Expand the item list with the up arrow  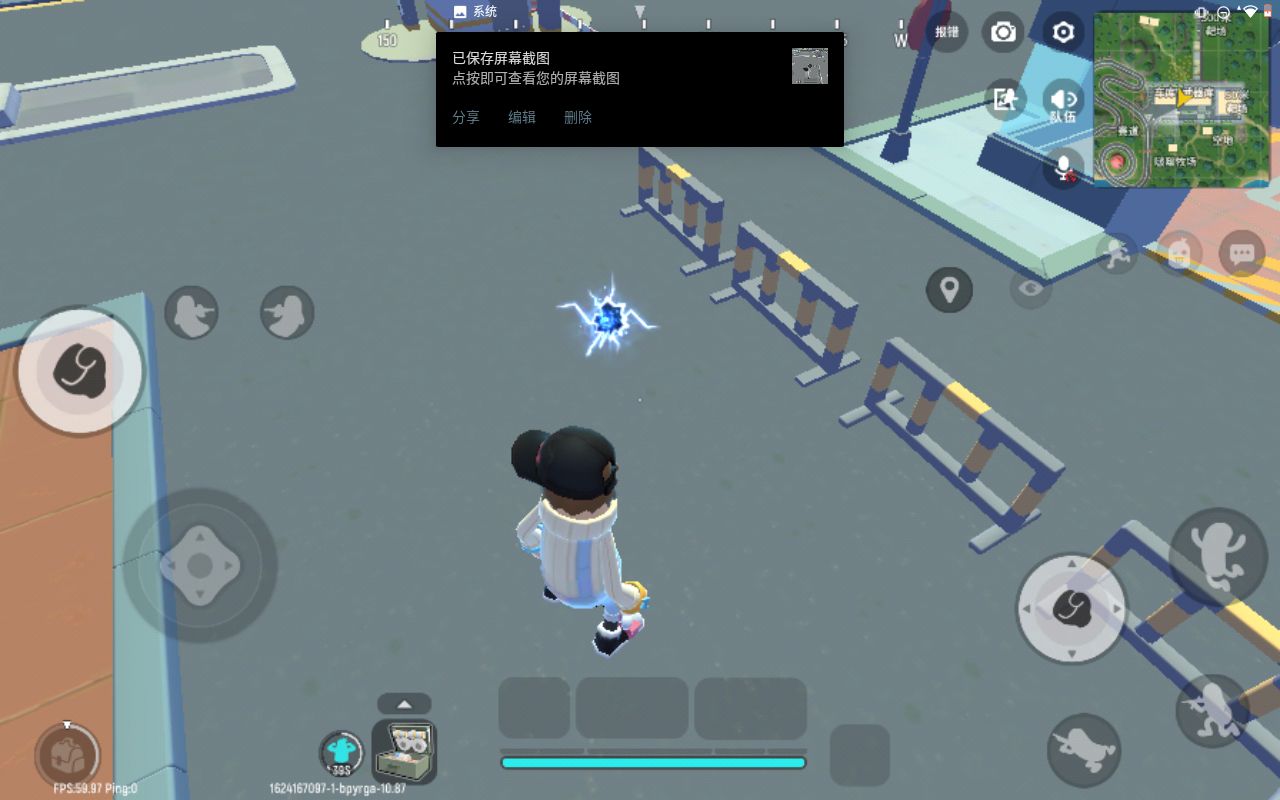(x=404, y=703)
